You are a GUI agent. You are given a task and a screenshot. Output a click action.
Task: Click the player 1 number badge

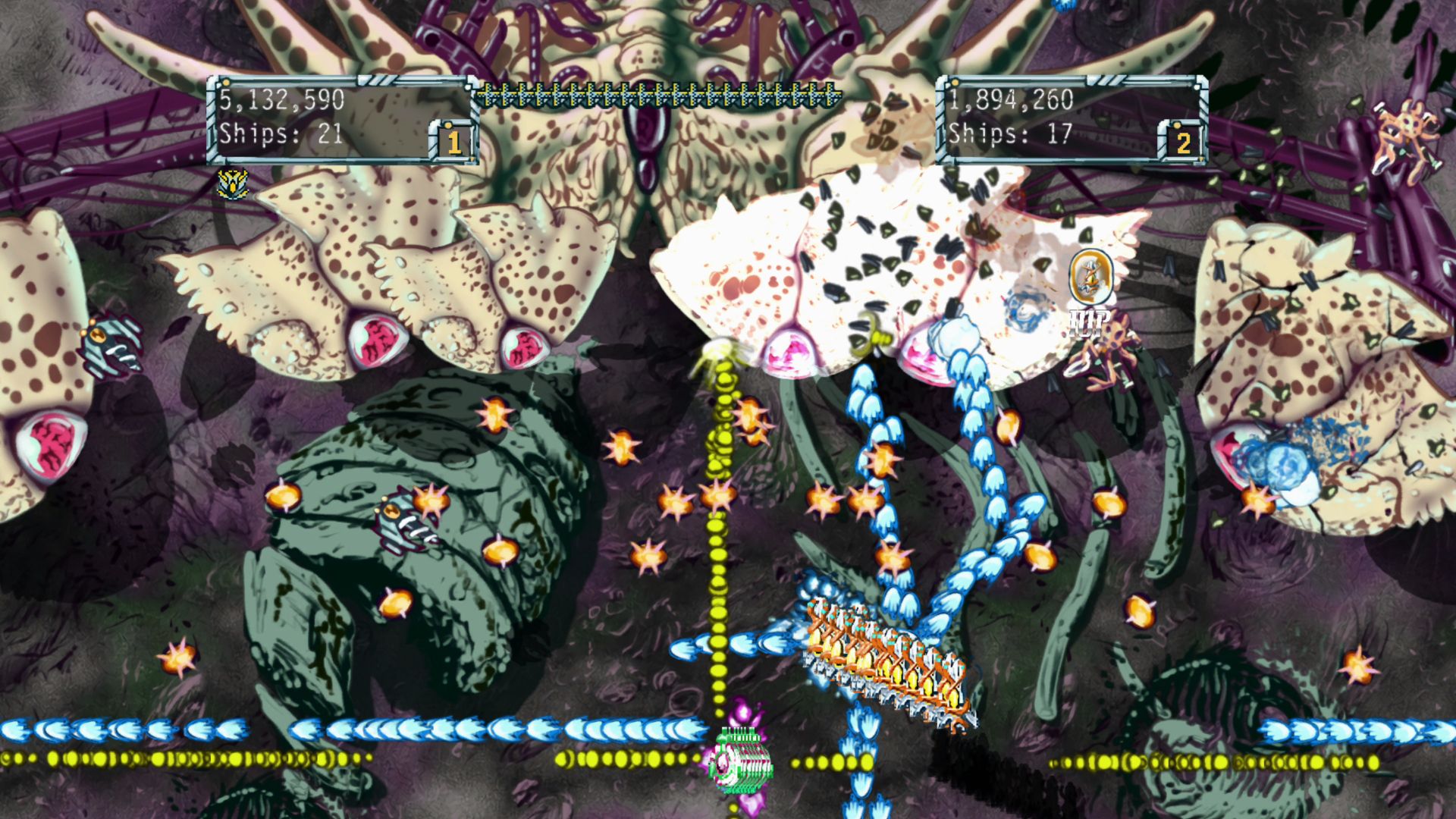tap(453, 141)
